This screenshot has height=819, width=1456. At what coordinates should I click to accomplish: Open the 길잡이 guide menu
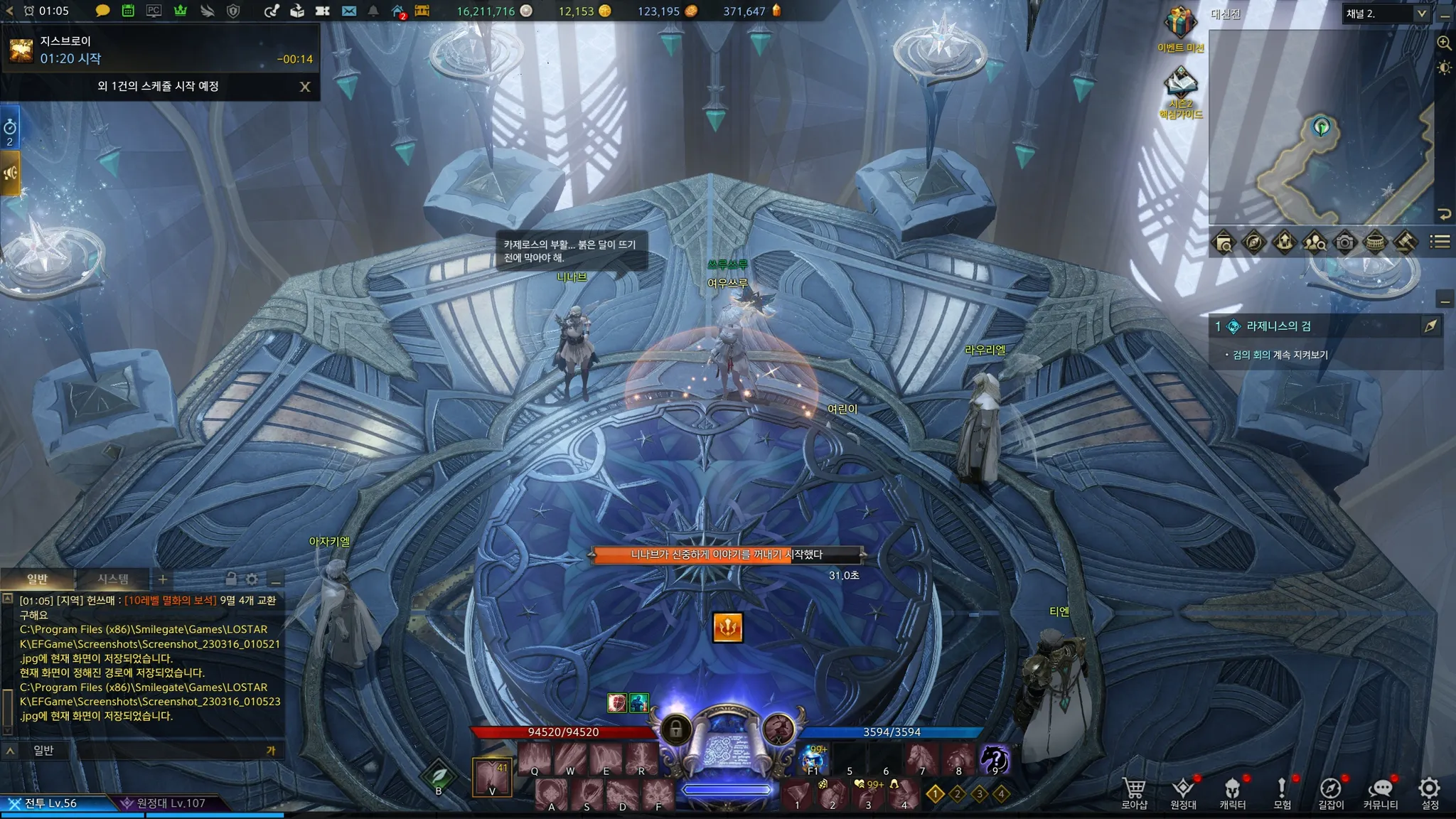click(1331, 792)
